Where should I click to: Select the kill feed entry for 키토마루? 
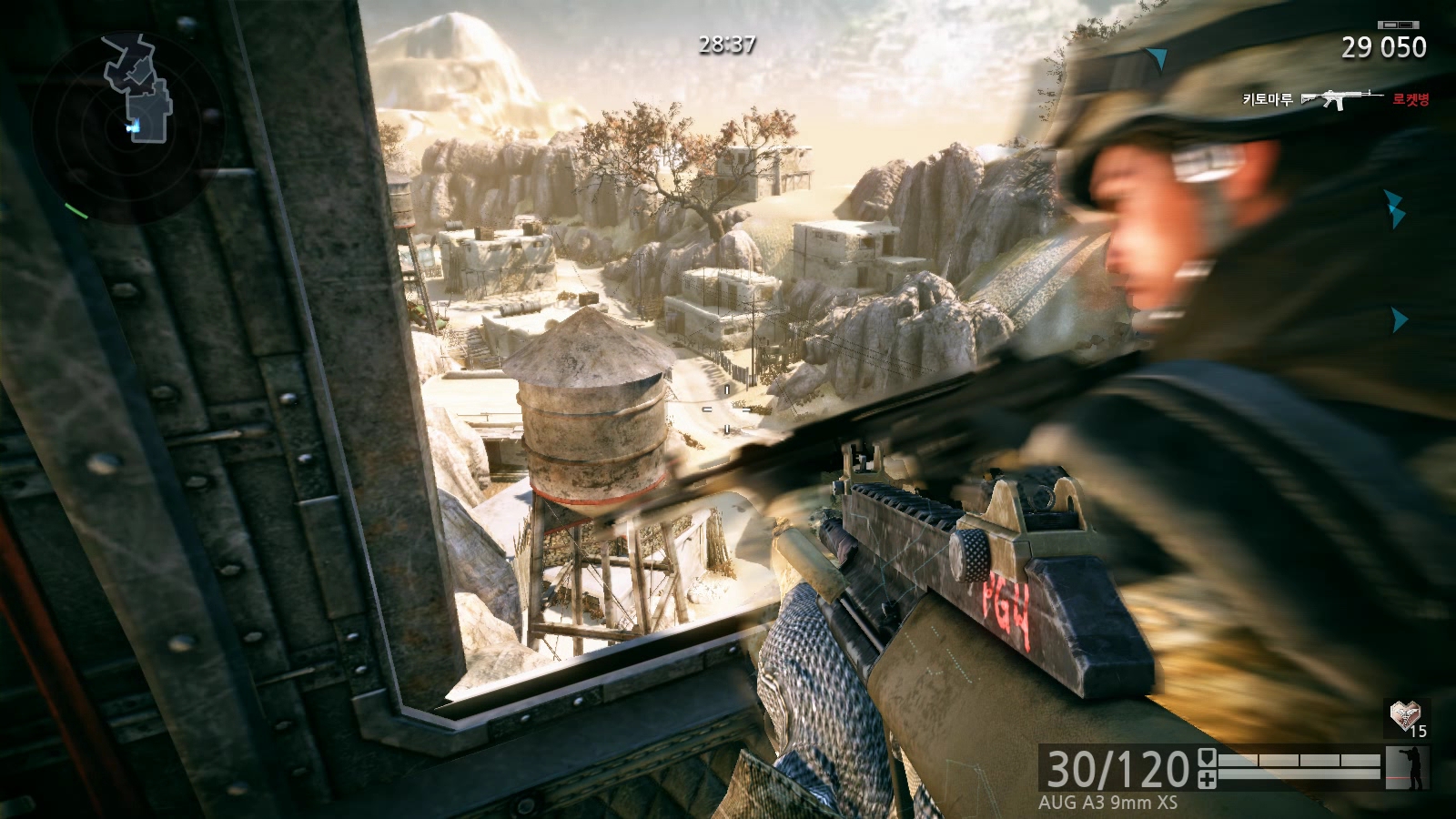pos(1268,99)
